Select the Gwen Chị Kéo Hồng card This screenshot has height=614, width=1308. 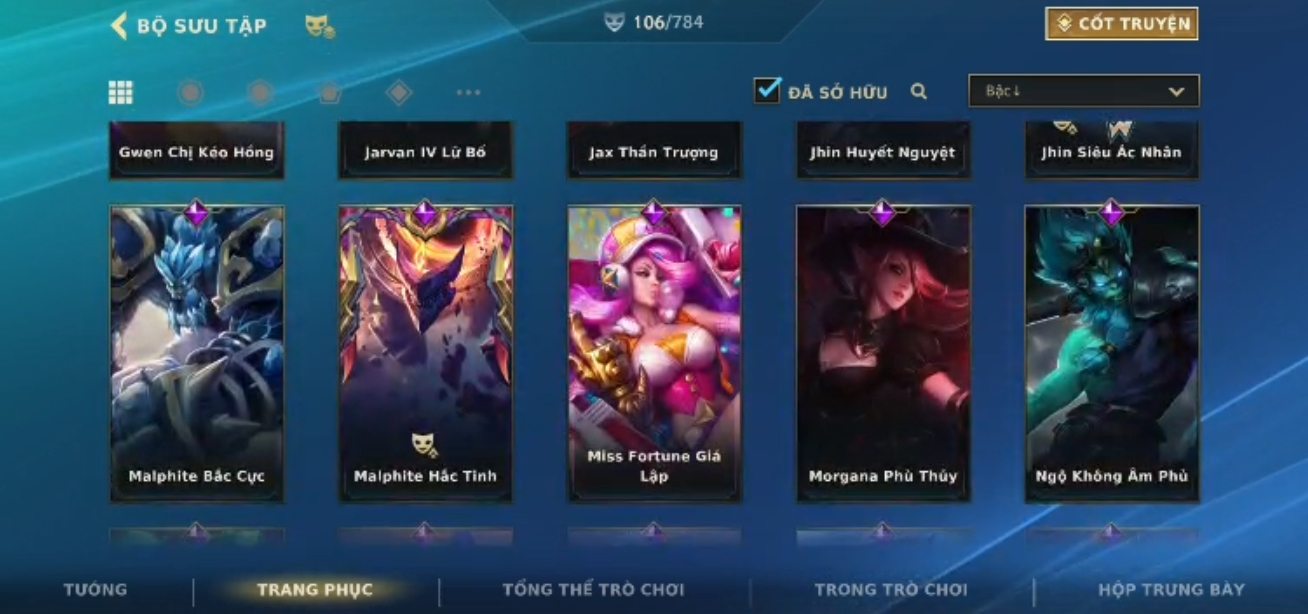pyautogui.click(x=197, y=151)
